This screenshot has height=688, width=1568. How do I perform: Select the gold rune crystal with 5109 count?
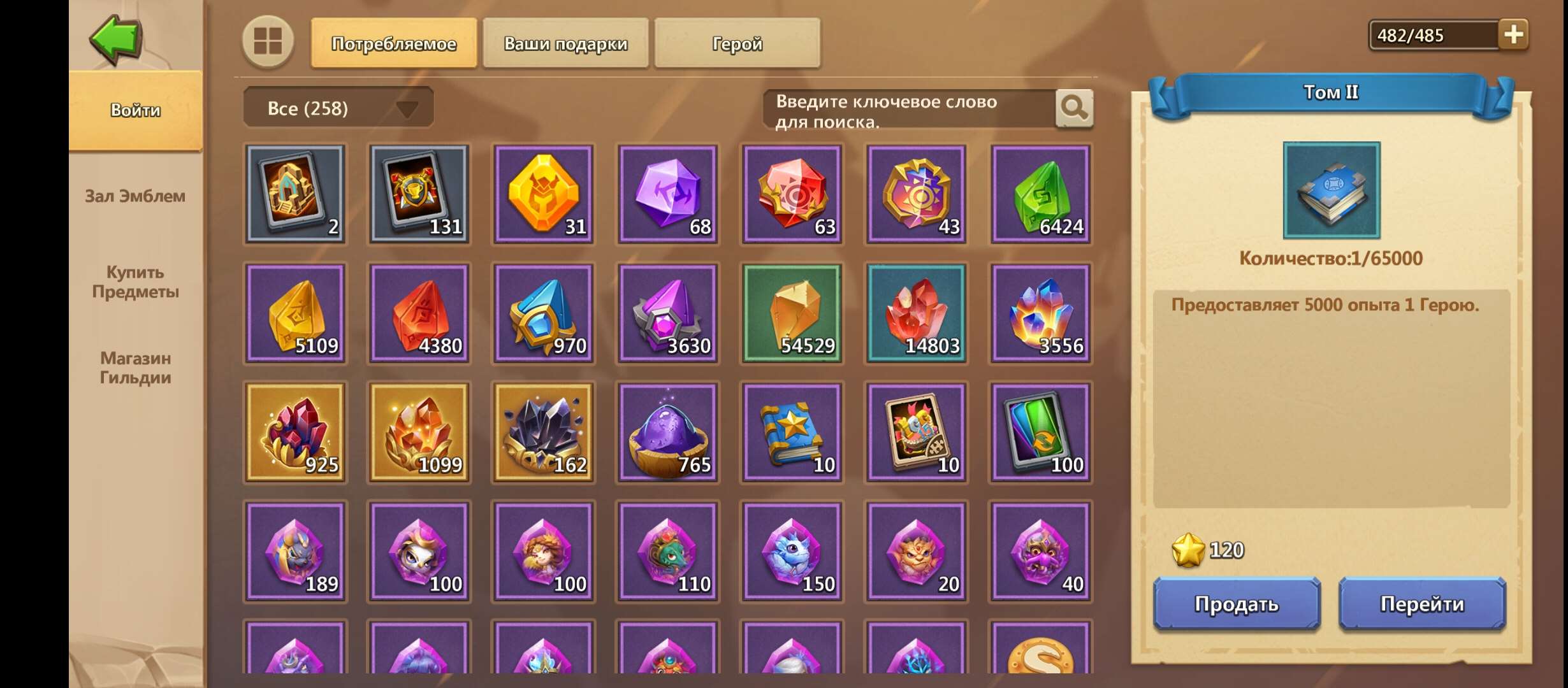pyautogui.click(x=295, y=313)
